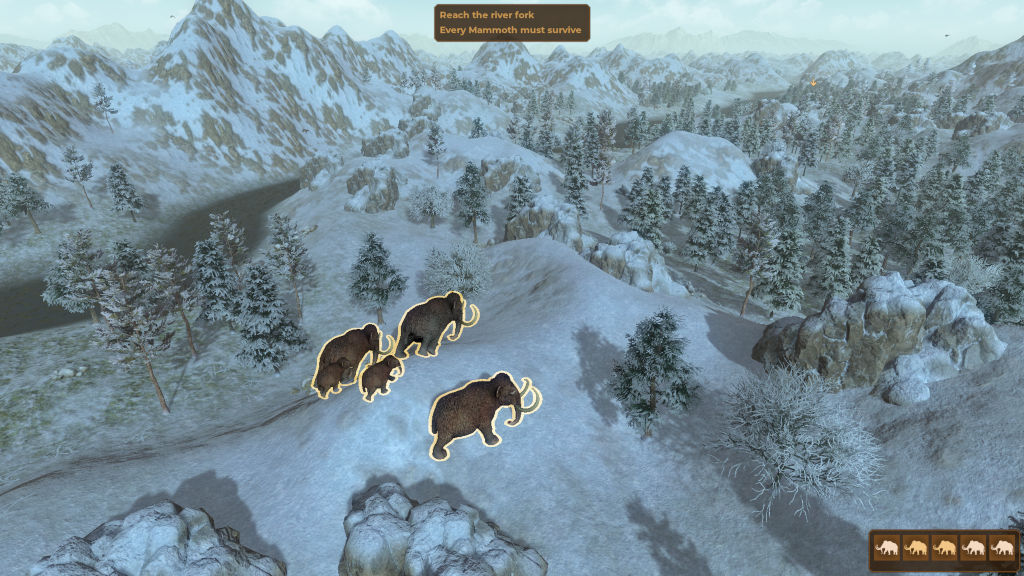The height and width of the screenshot is (576, 1024).
Task: Select the baby mammoth standing clear of the adults
Action: click(x=381, y=378)
